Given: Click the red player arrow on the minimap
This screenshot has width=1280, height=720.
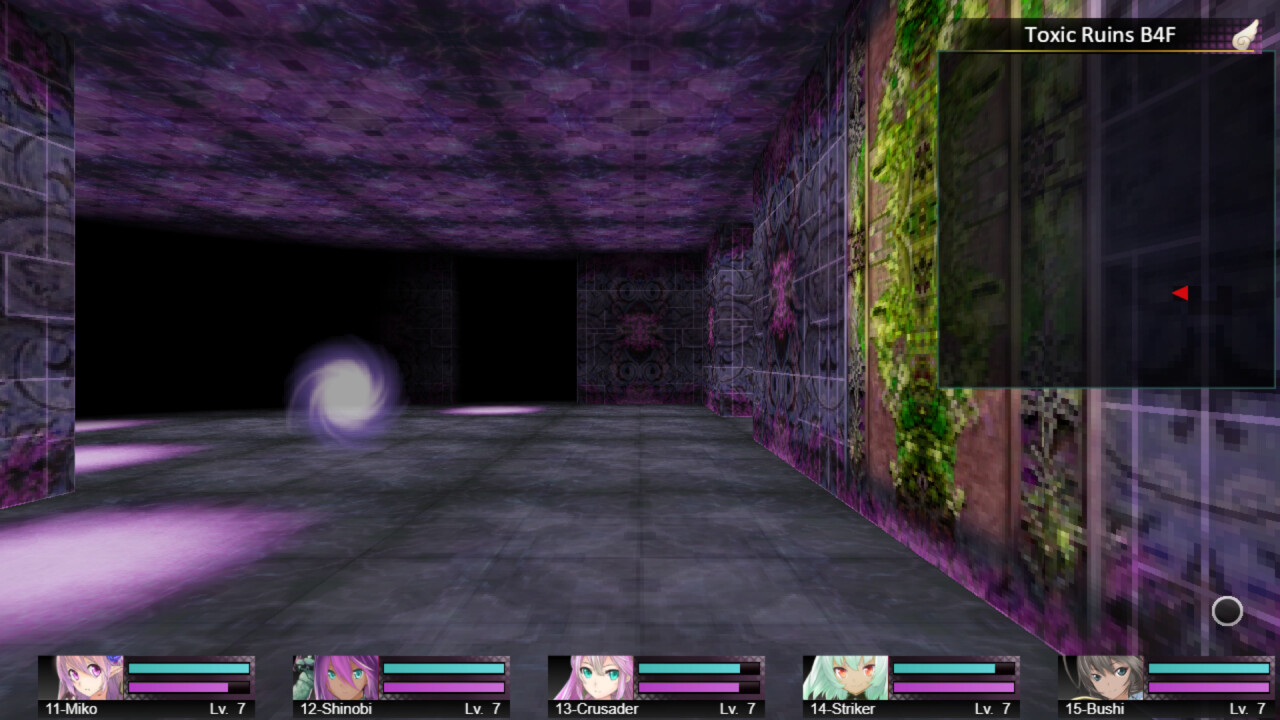Looking at the screenshot, I should coord(1181,292).
